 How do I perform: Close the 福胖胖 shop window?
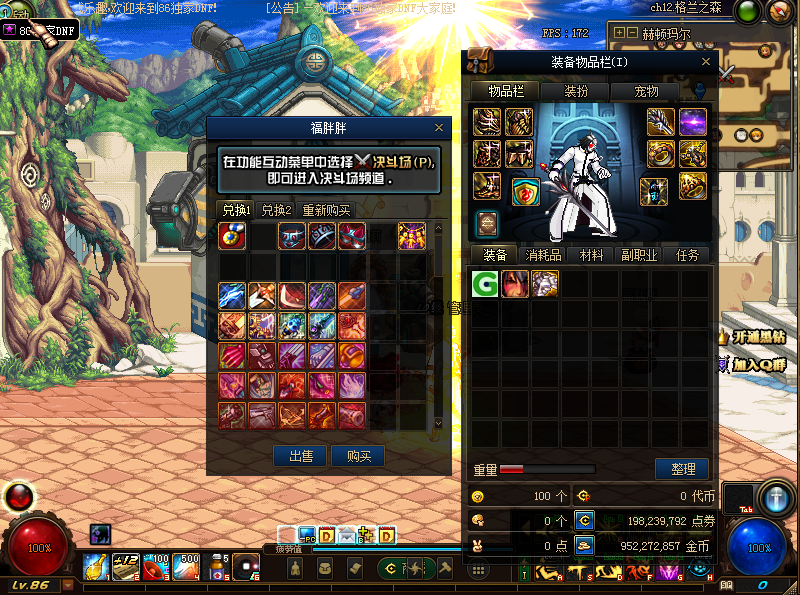click(438, 128)
